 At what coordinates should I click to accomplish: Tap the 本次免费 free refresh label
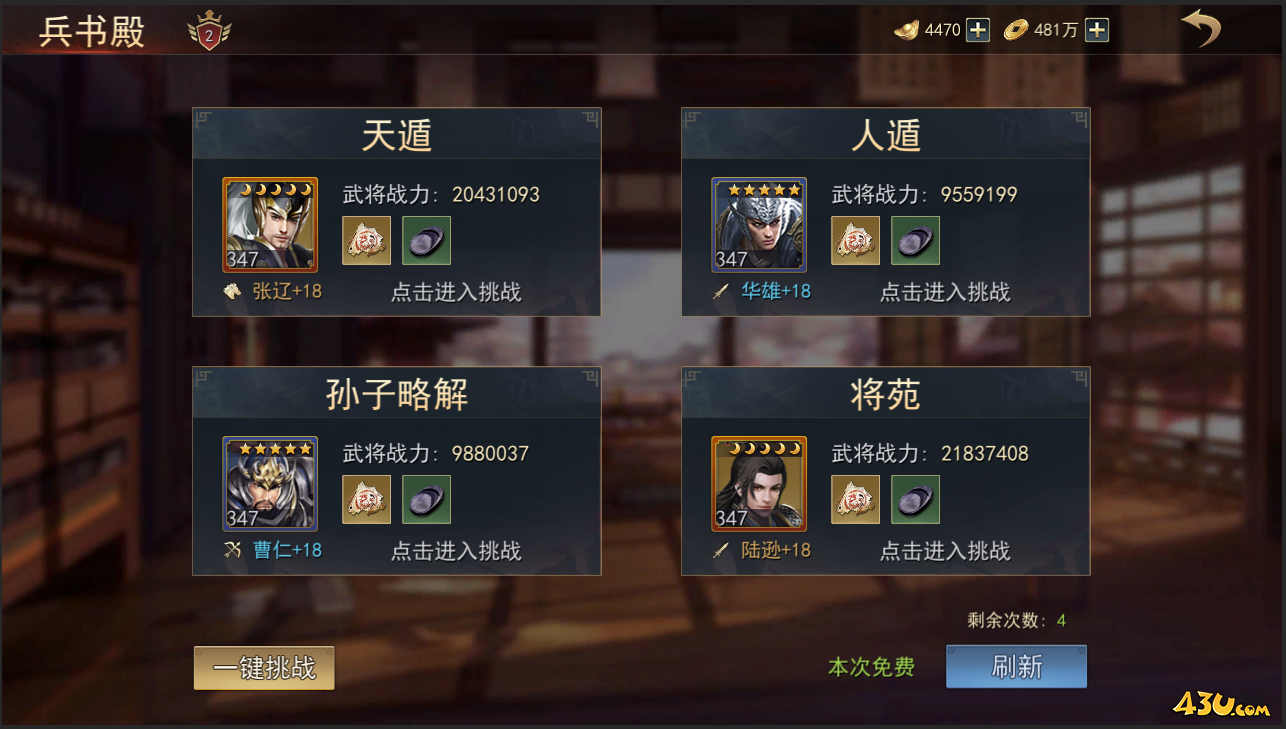point(869,667)
